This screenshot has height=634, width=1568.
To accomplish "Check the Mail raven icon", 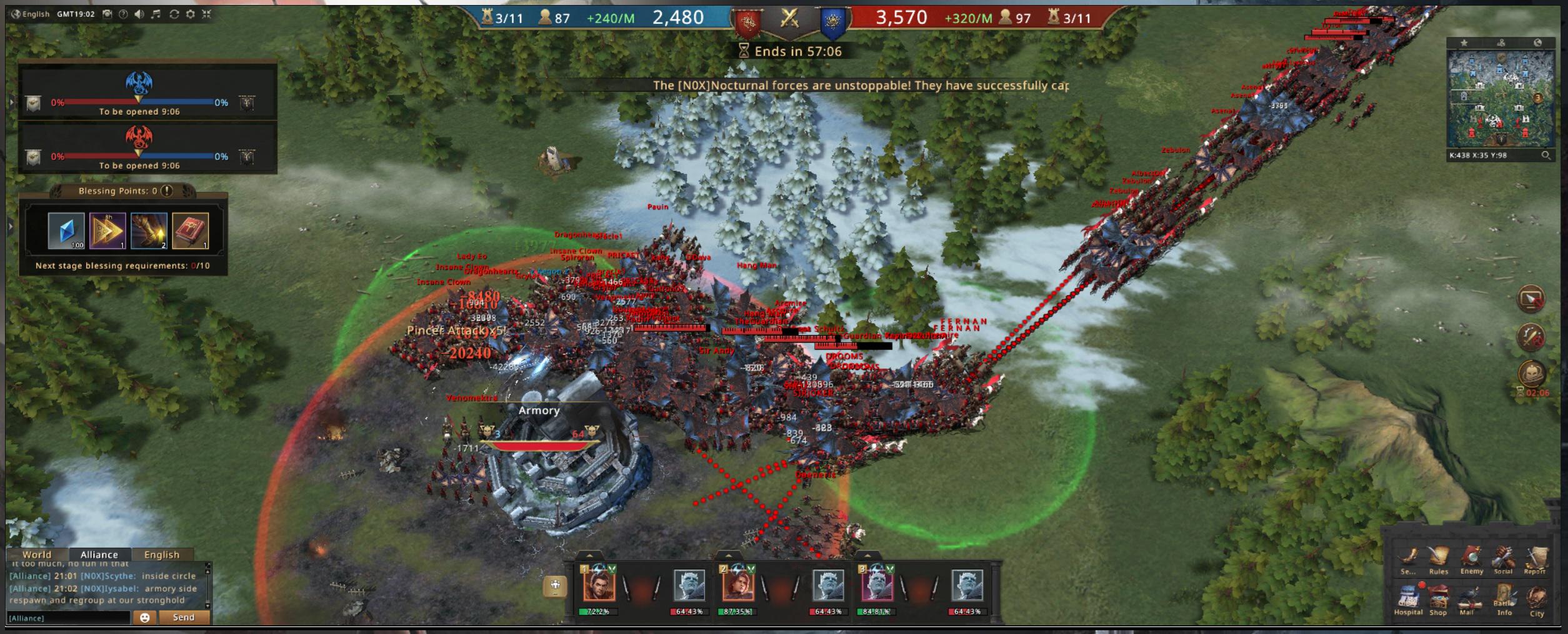I will tap(1467, 599).
